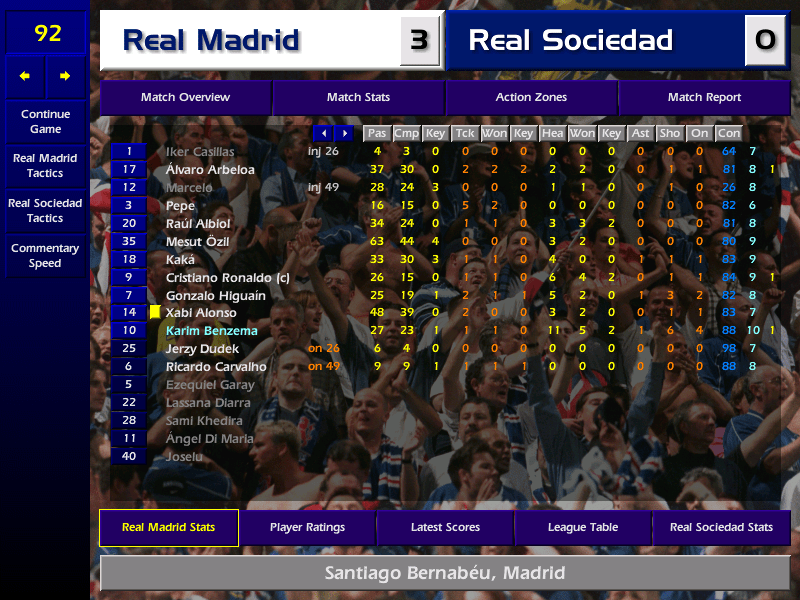The image size is (800, 600).
Task: Click the Continue Game button
Action: [x=45, y=121]
